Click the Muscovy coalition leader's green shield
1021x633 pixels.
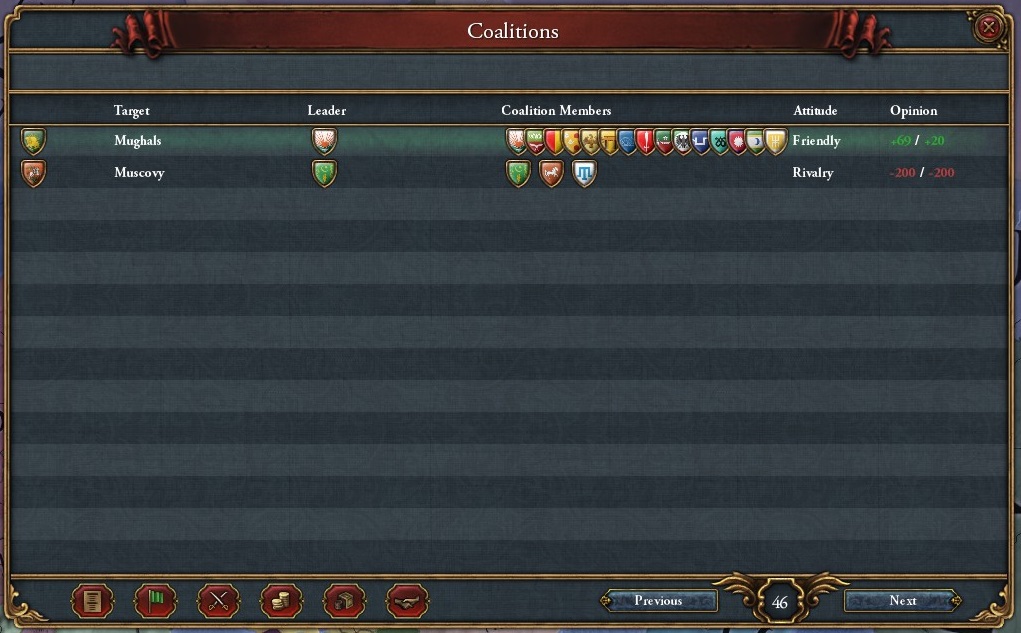point(324,173)
